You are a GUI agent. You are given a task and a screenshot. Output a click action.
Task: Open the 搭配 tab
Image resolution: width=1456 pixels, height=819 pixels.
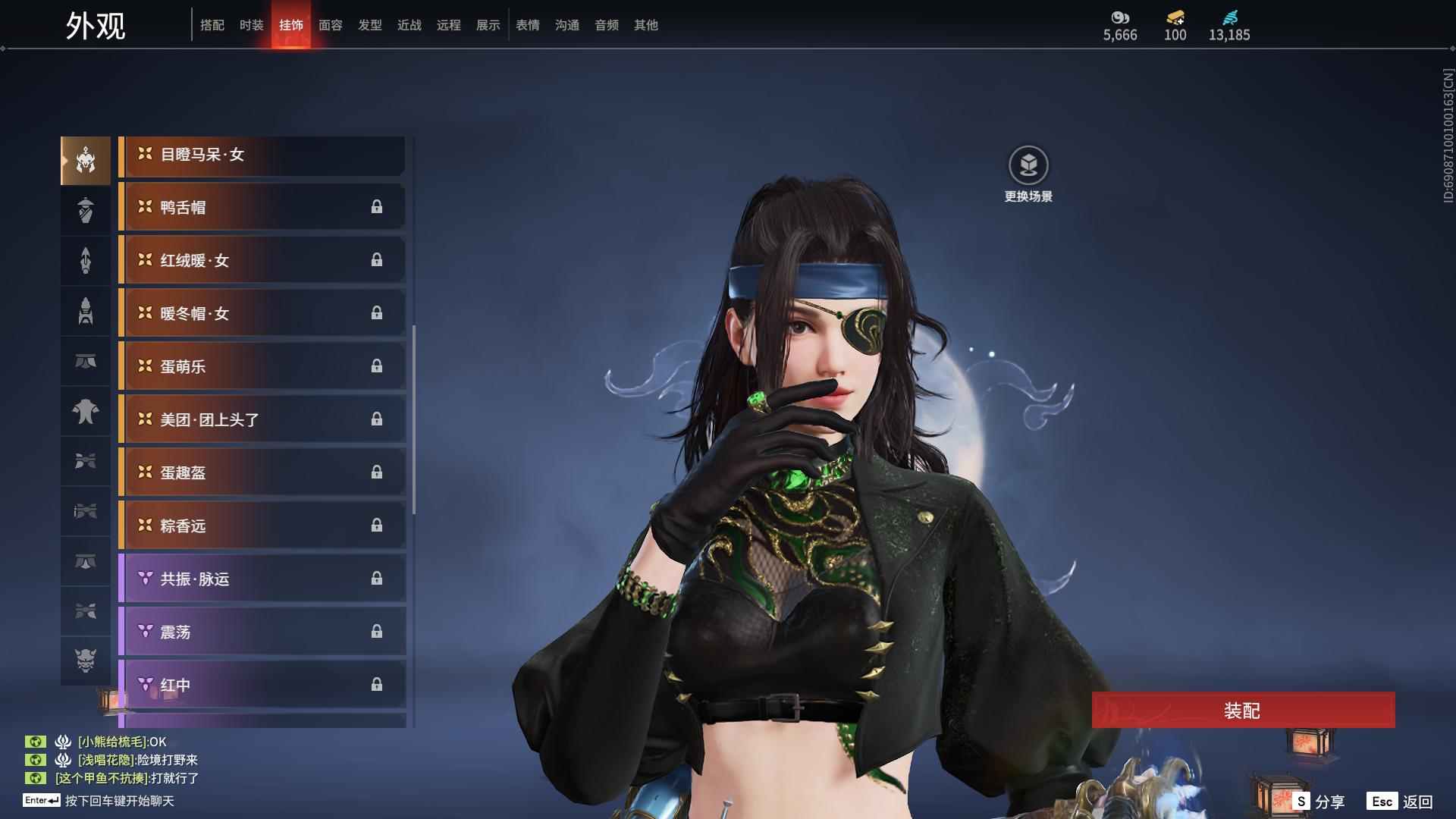212,25
